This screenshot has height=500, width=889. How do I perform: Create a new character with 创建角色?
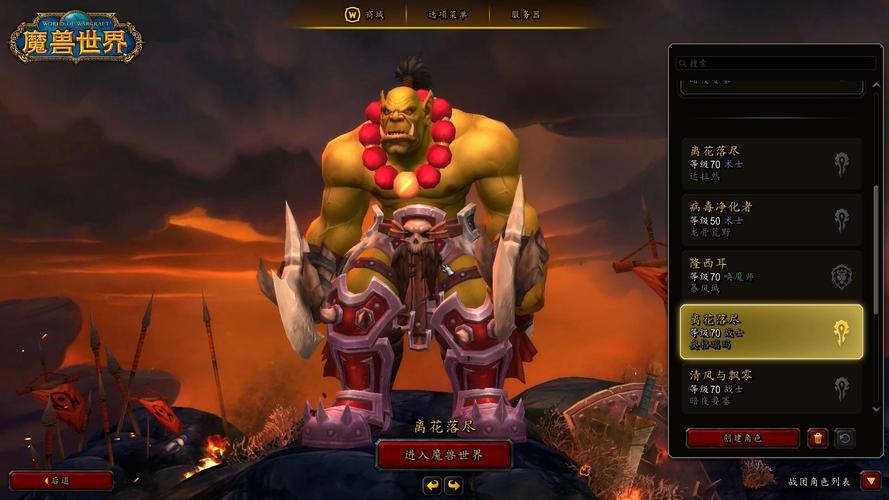tap(743, 438)
